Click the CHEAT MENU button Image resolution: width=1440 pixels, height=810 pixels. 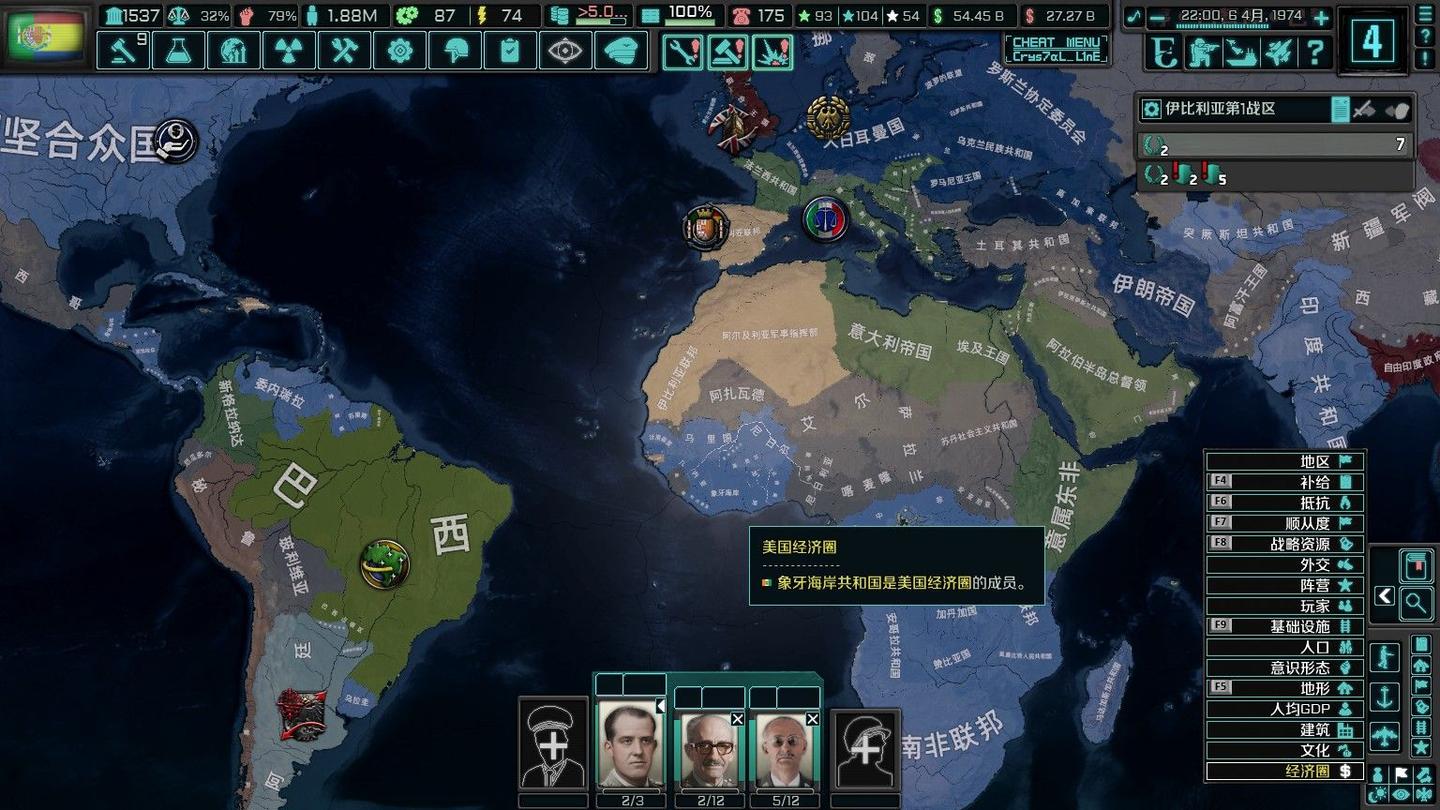pos(1056,48)
